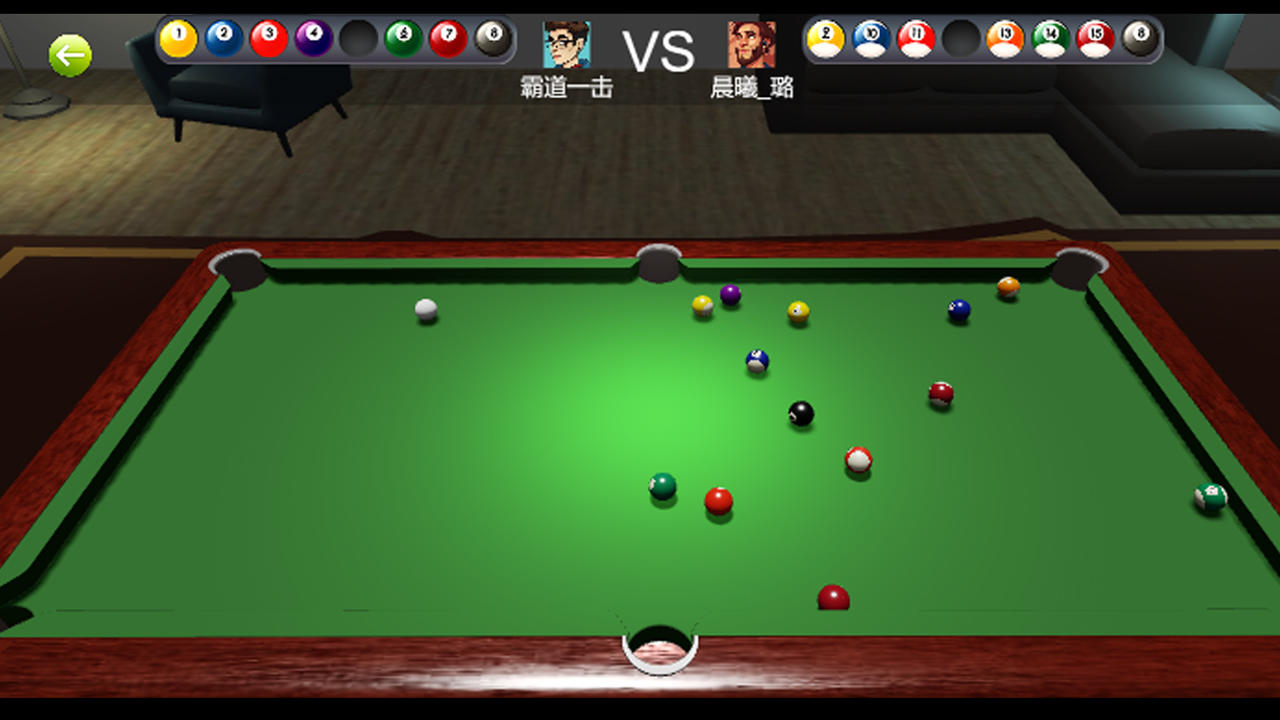Select the avatar of player 霸道一击
The height and width of the screenshot is (720, 1280).
point(566,45)
